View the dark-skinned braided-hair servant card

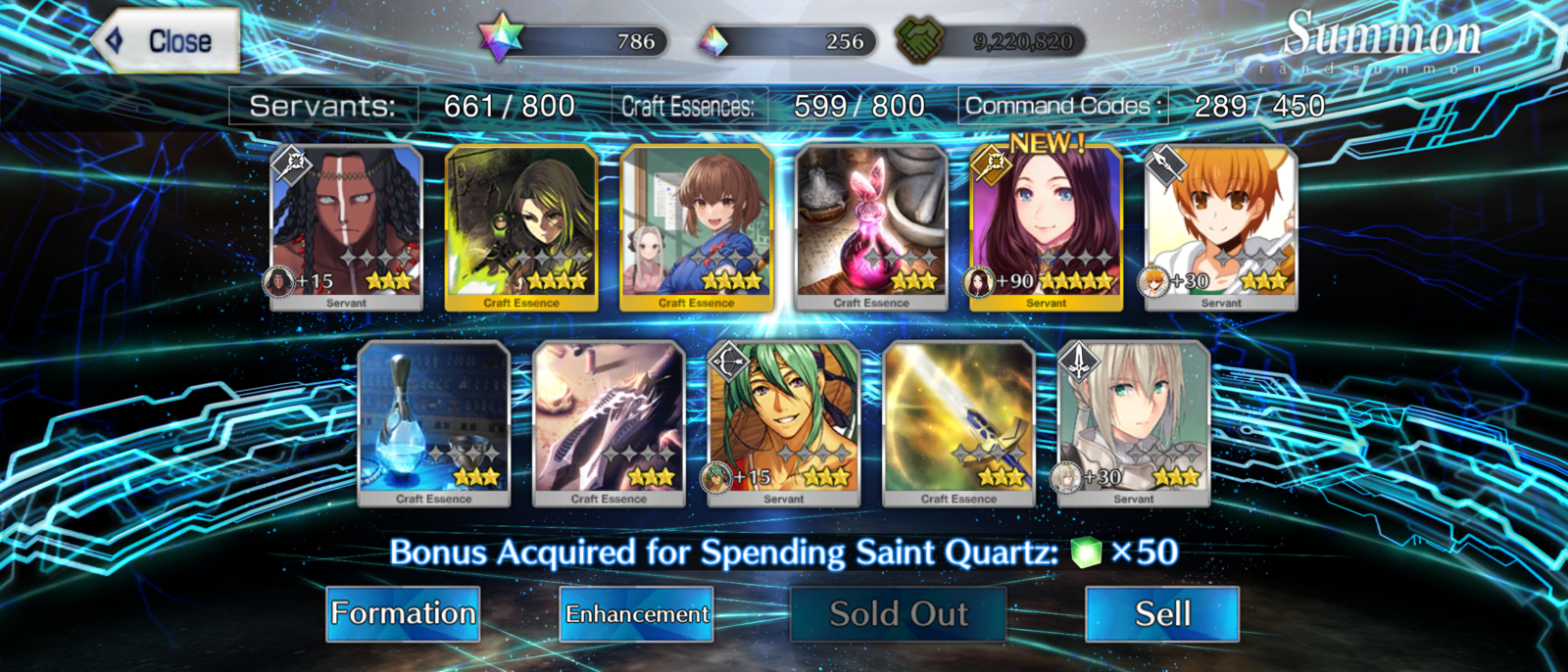click(346, 228)
